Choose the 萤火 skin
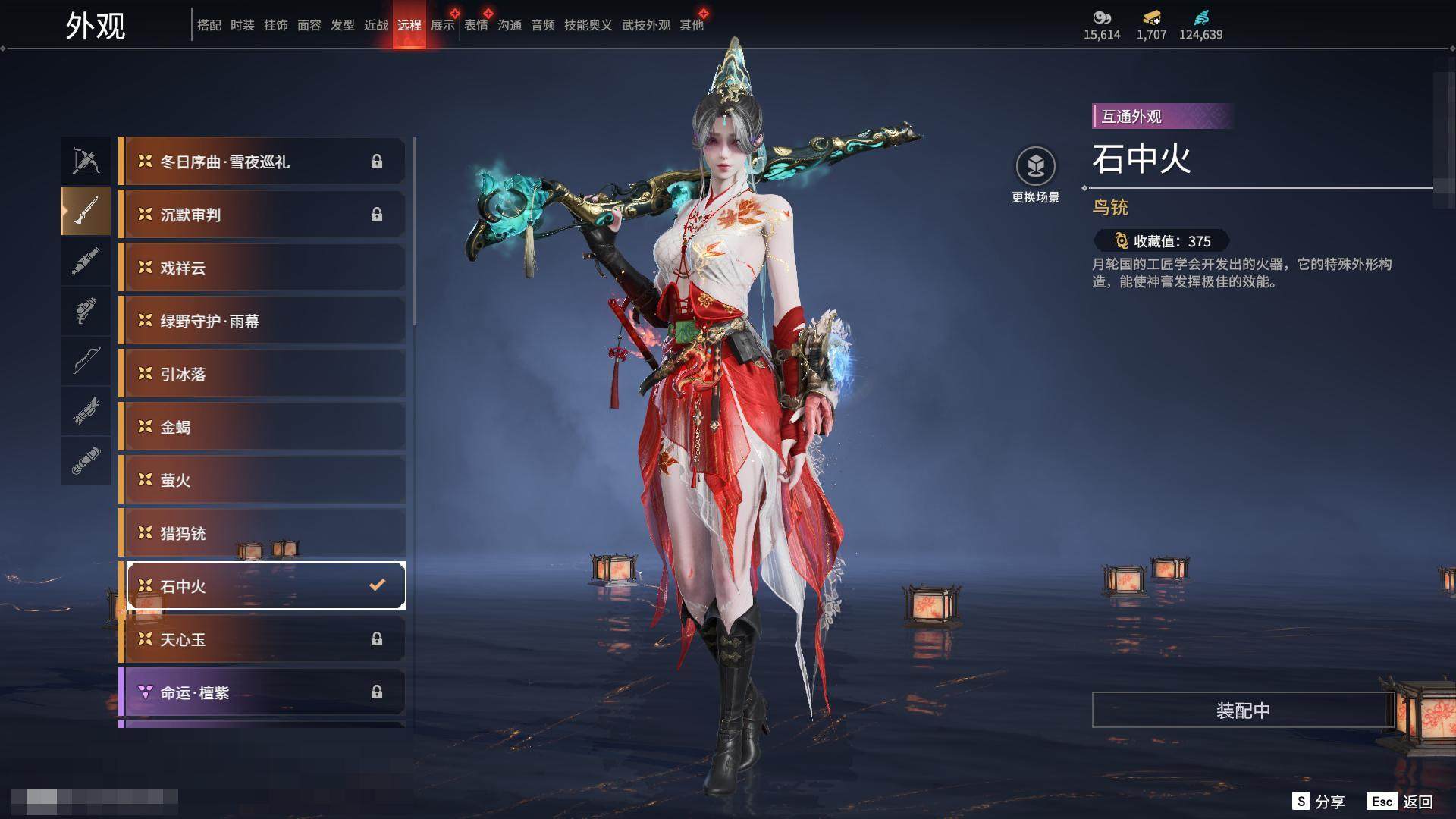Screen dimensions: 1456x819 [x=262, y=480]
